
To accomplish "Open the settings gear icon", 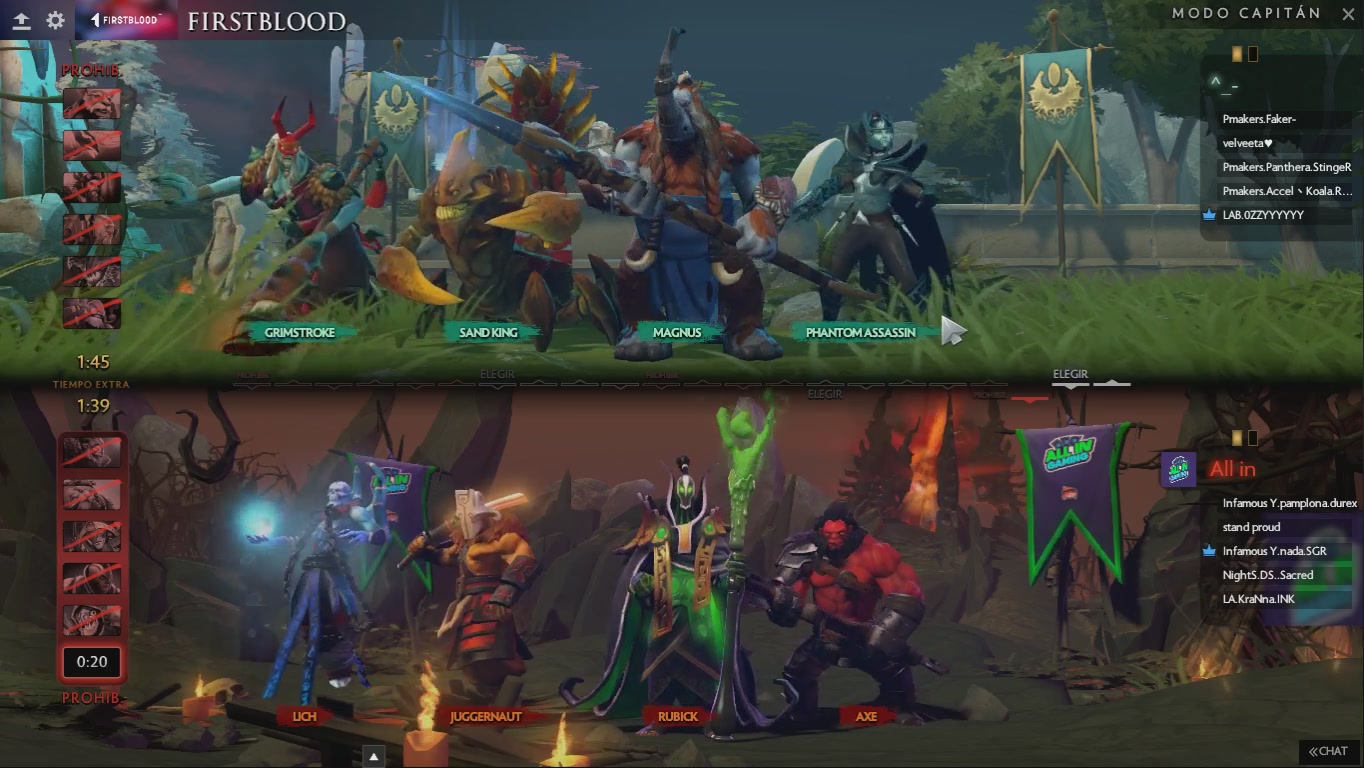I will point(54,19).
